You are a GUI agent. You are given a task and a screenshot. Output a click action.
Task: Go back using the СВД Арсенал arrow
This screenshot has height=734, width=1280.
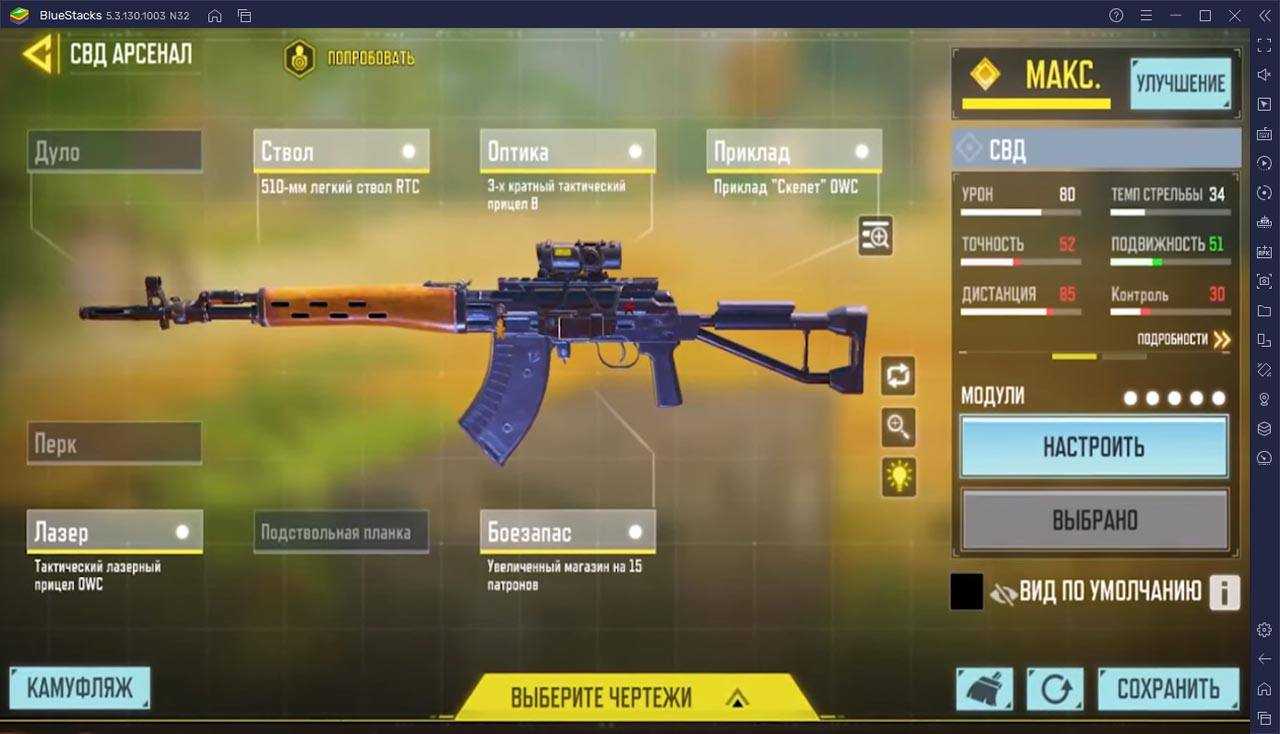point(40,54)
